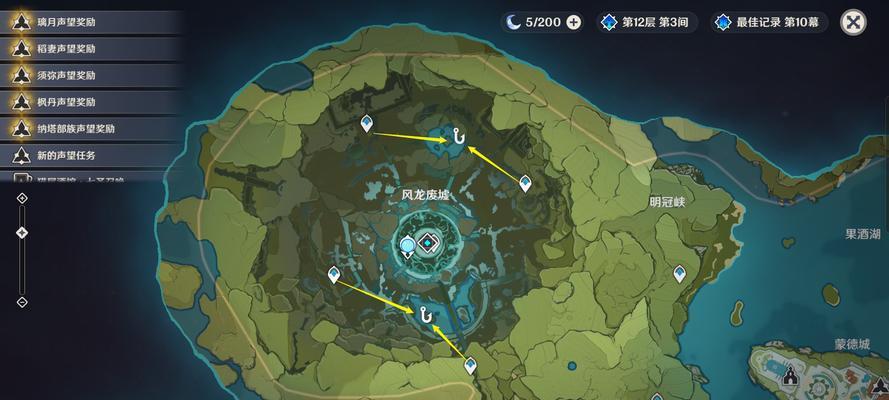Select the domain marker under 风龙废墟
Screen dimensions: 889x400
(x=429, y=243)
